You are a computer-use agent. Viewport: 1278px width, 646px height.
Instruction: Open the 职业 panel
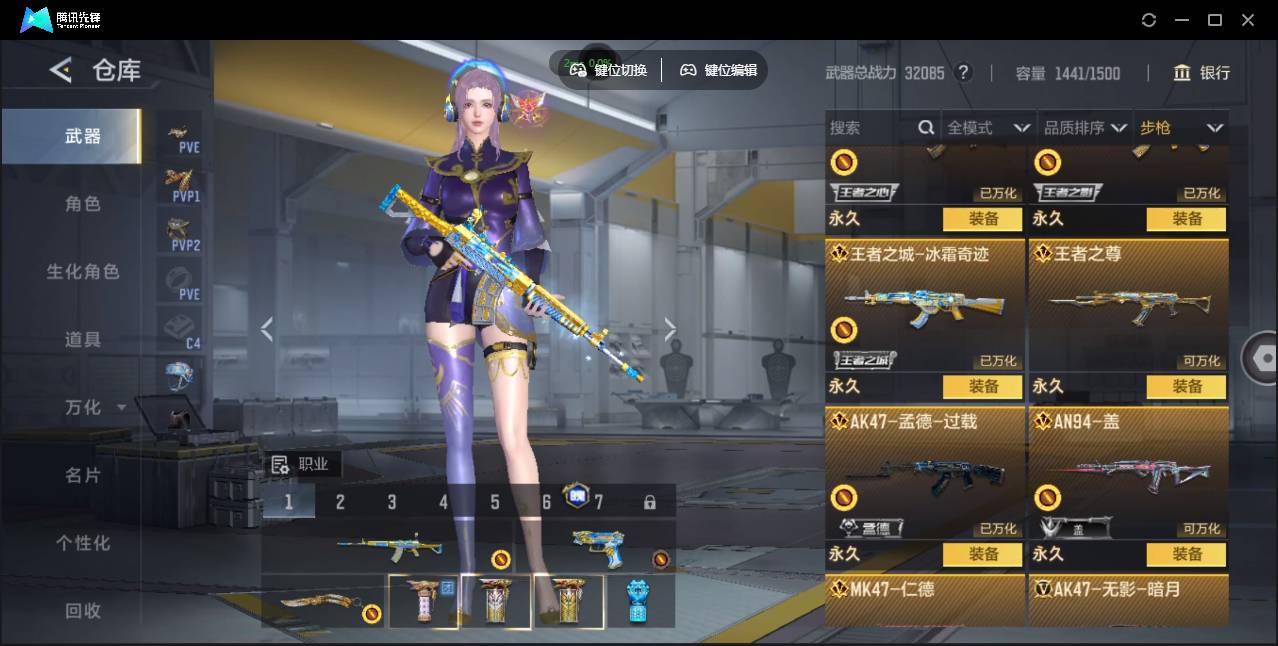(x=302, y=464)
